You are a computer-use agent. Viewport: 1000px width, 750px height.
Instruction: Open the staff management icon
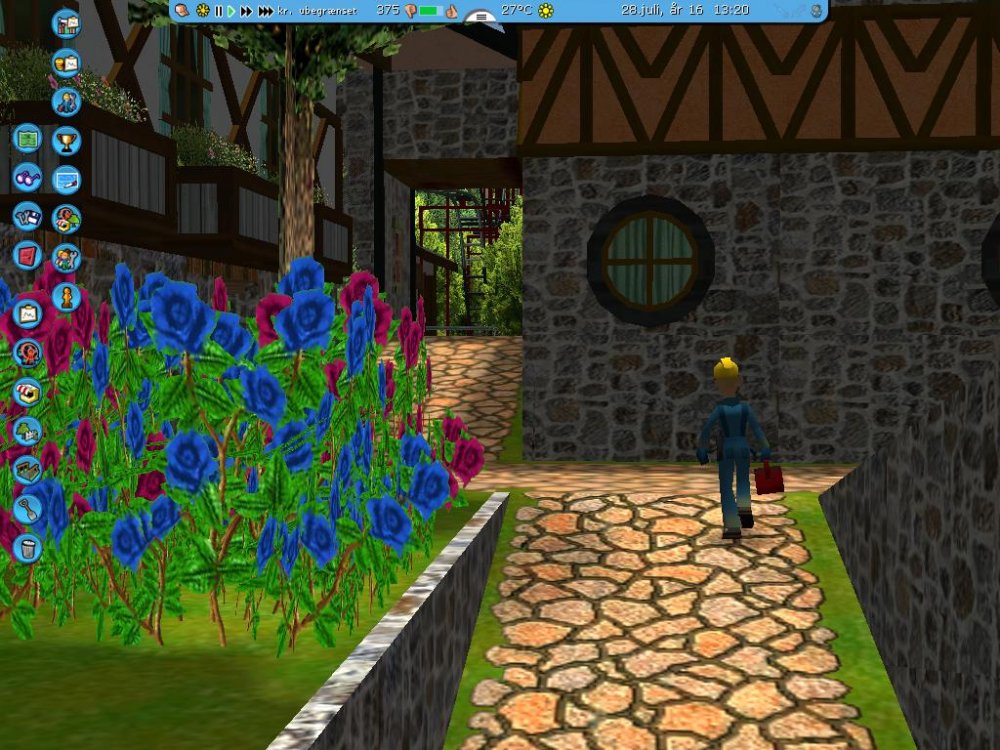point(66,101)
